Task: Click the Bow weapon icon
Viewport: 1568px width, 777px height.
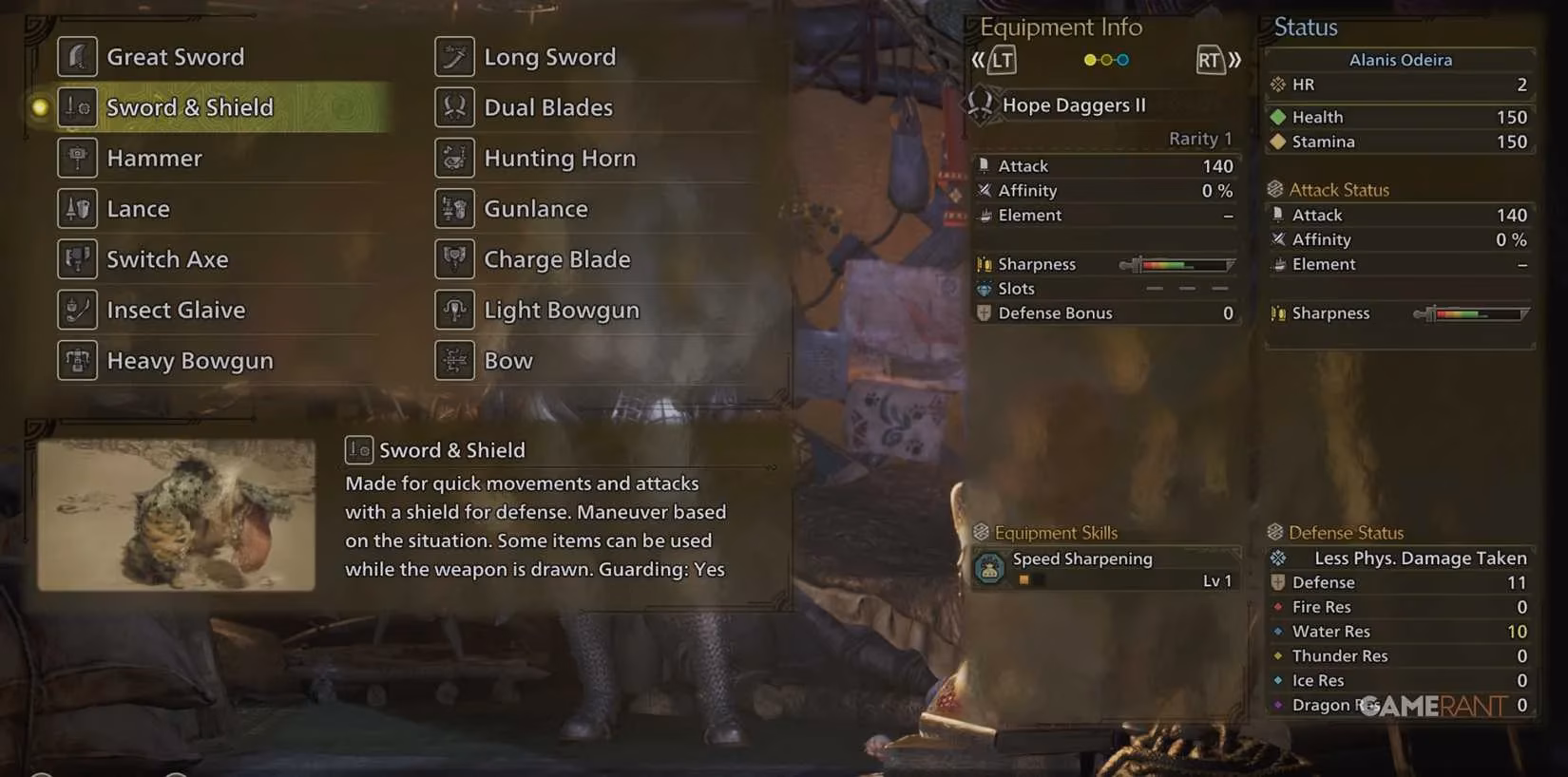Action: tap(454, 360)
